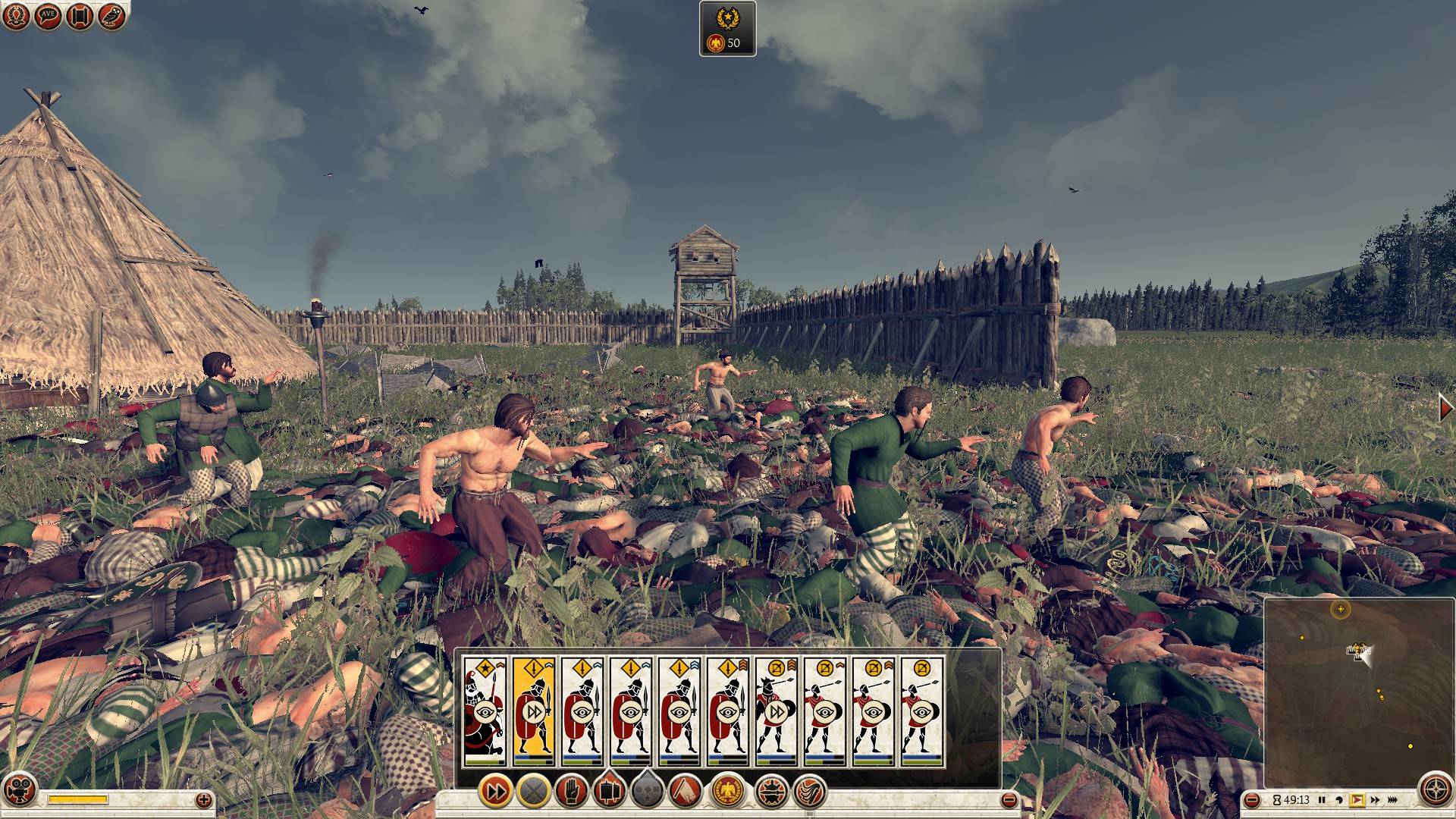The width and height of the screenshot is (1456, 819).
Task: Toggle the testudo tortoise formation button
Action: [x=771, y=792]
